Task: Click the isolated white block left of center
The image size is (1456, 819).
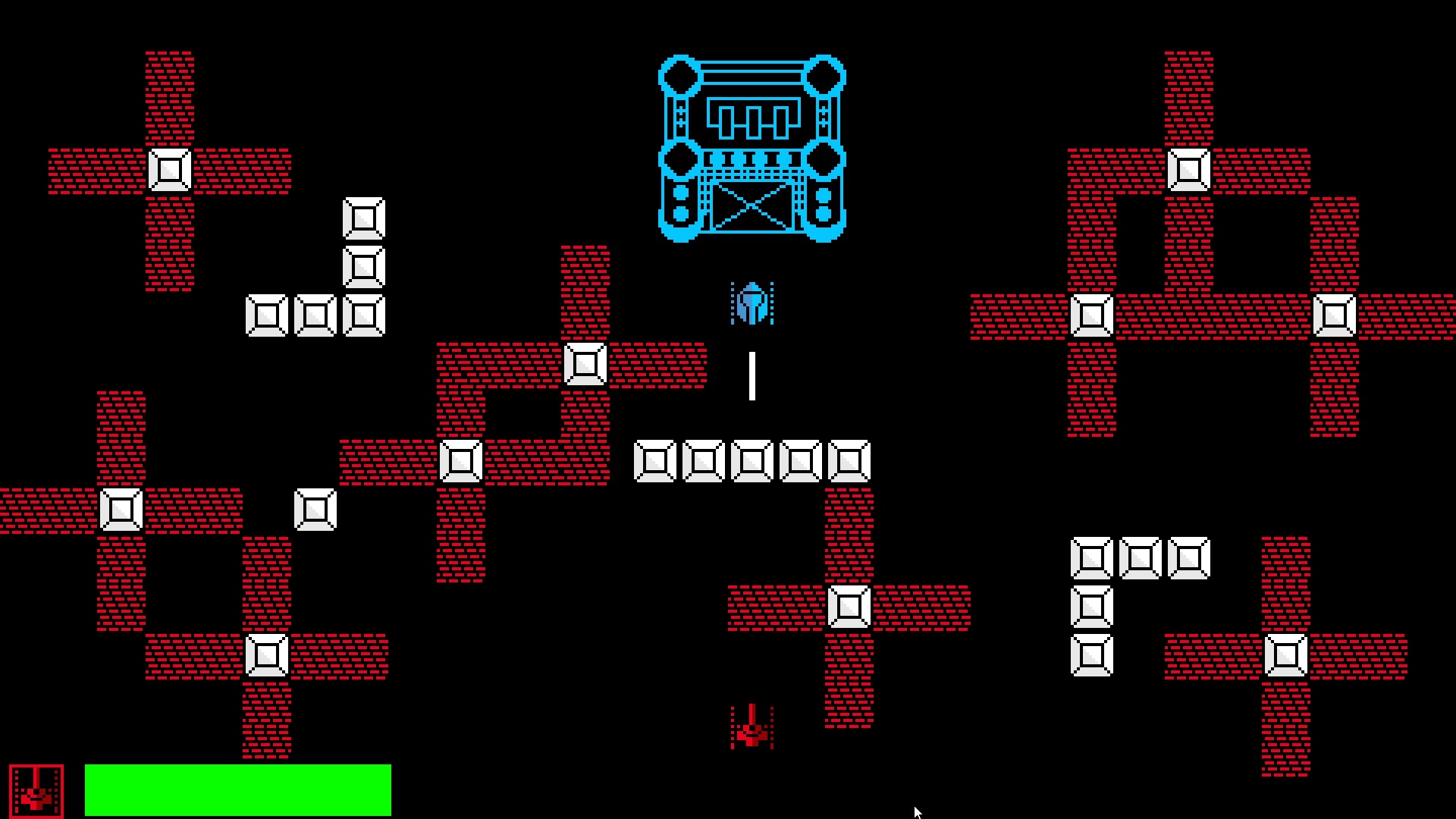Action: [315, 508]
